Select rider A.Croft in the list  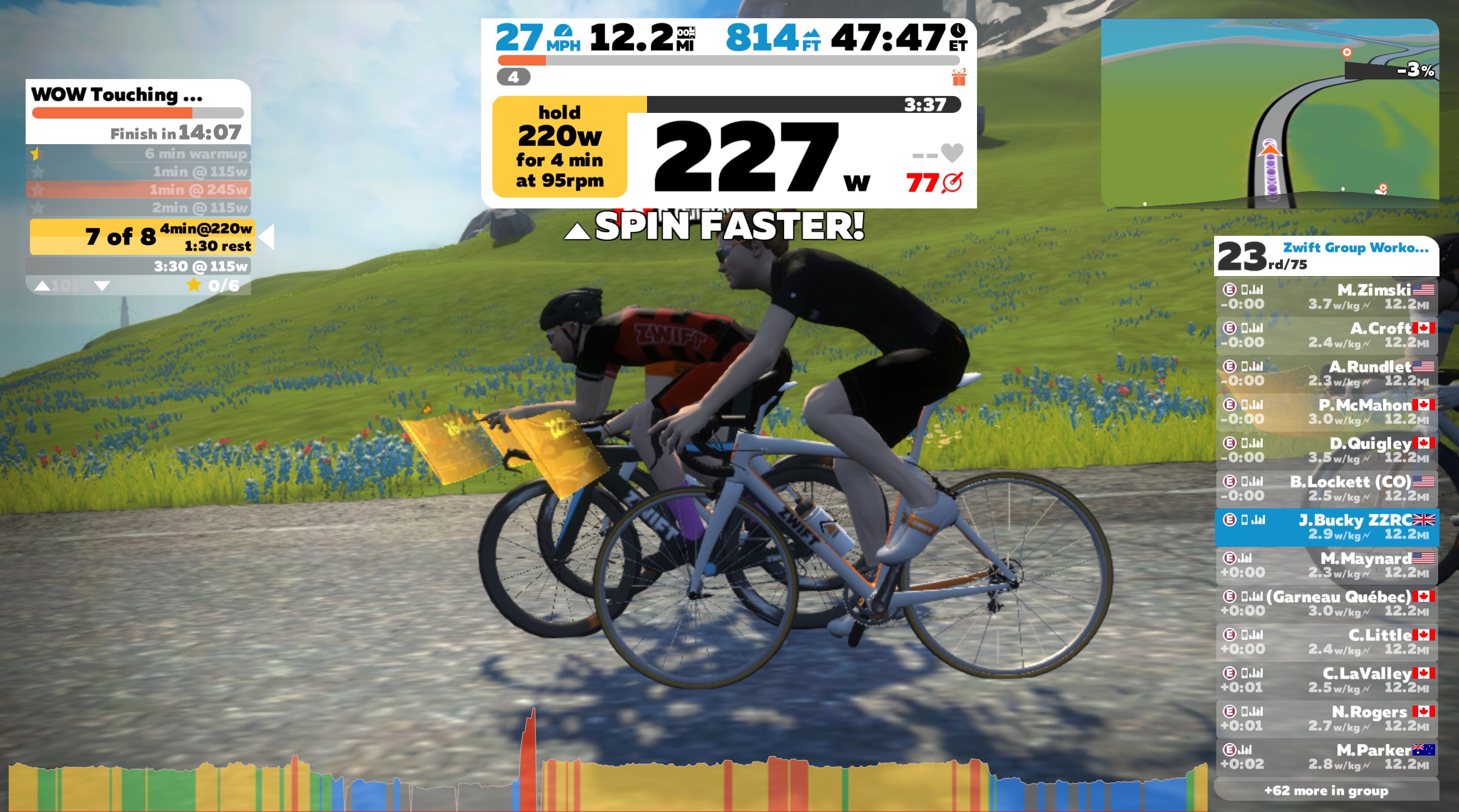1326,335
